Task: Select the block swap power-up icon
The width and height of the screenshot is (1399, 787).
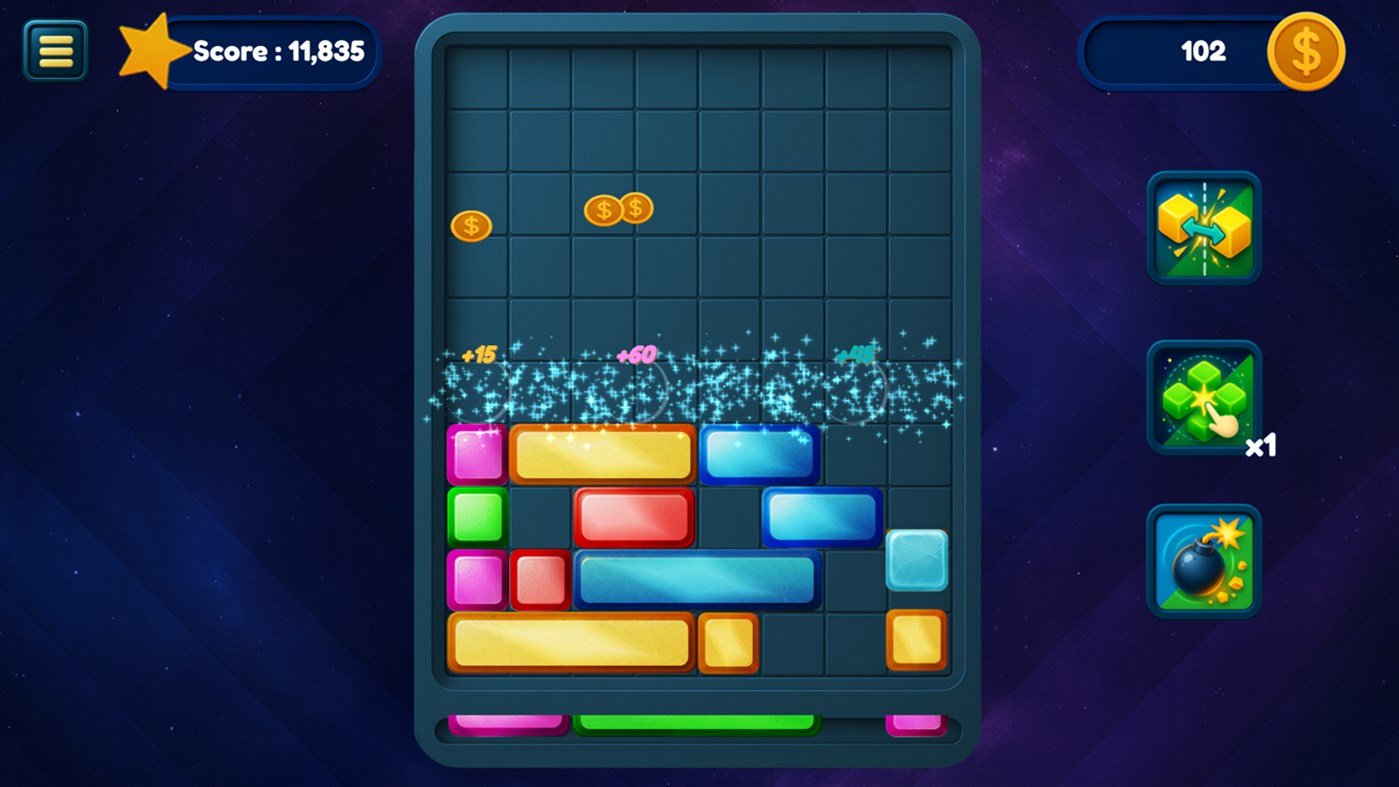Action: tap(1203, 228)
